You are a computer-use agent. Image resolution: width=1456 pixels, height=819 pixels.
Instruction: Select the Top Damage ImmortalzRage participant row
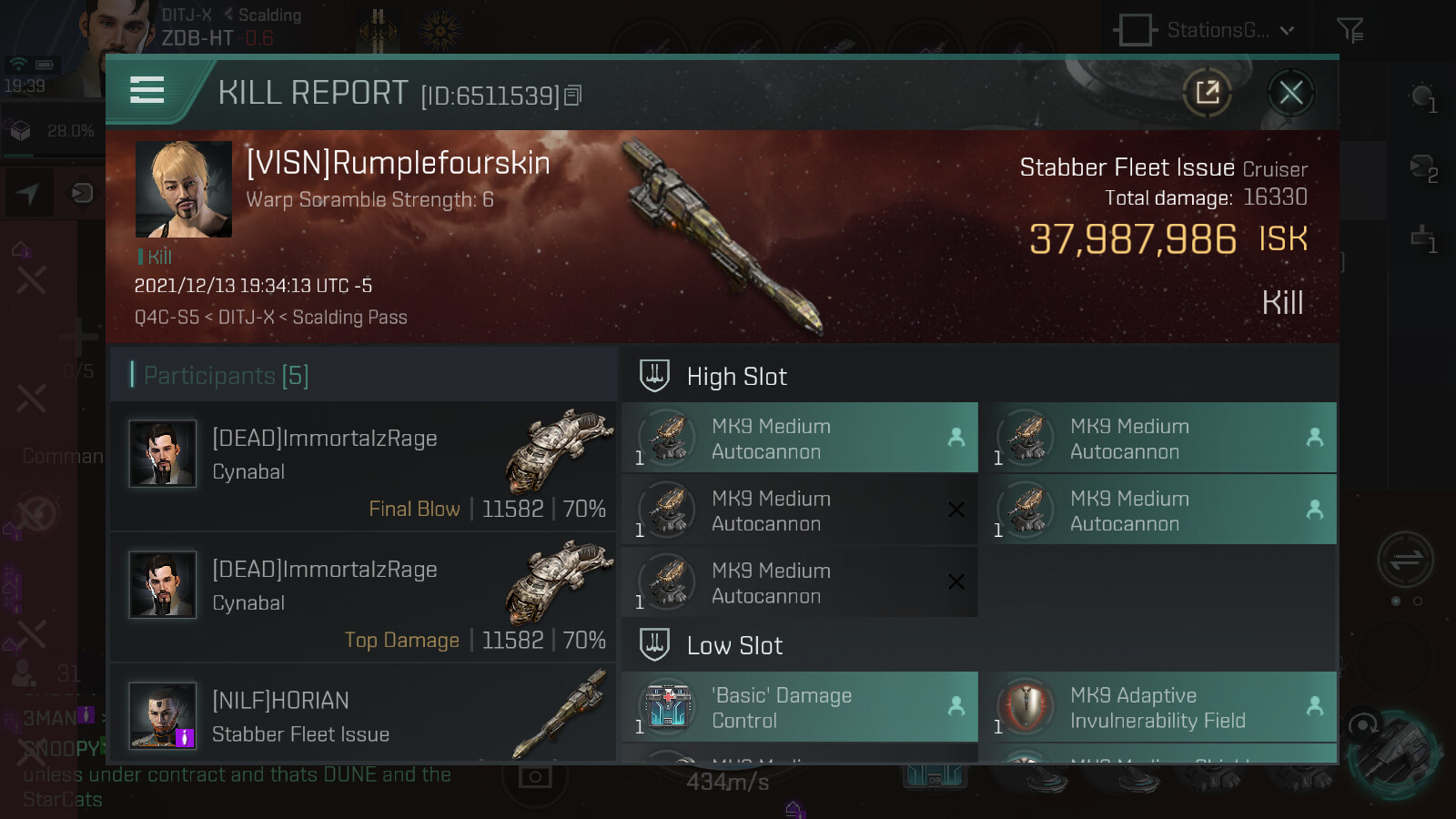(x=364, y=599)
